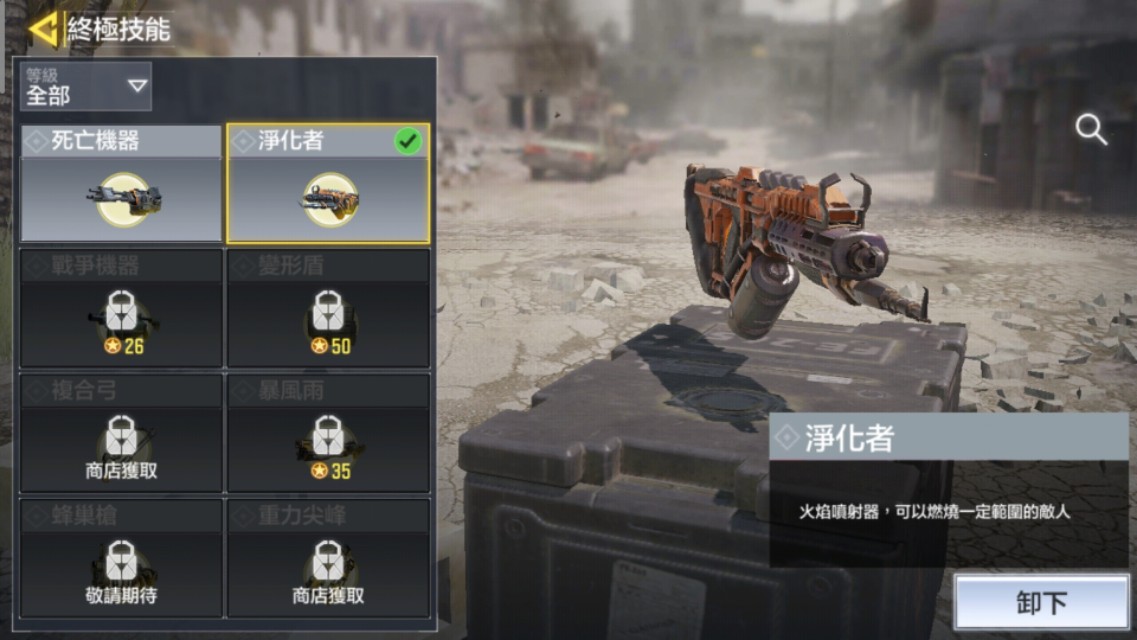Go back using the yellow arrow
The height and width of the screenshot is (640, 1137).
tap(43, 29)
